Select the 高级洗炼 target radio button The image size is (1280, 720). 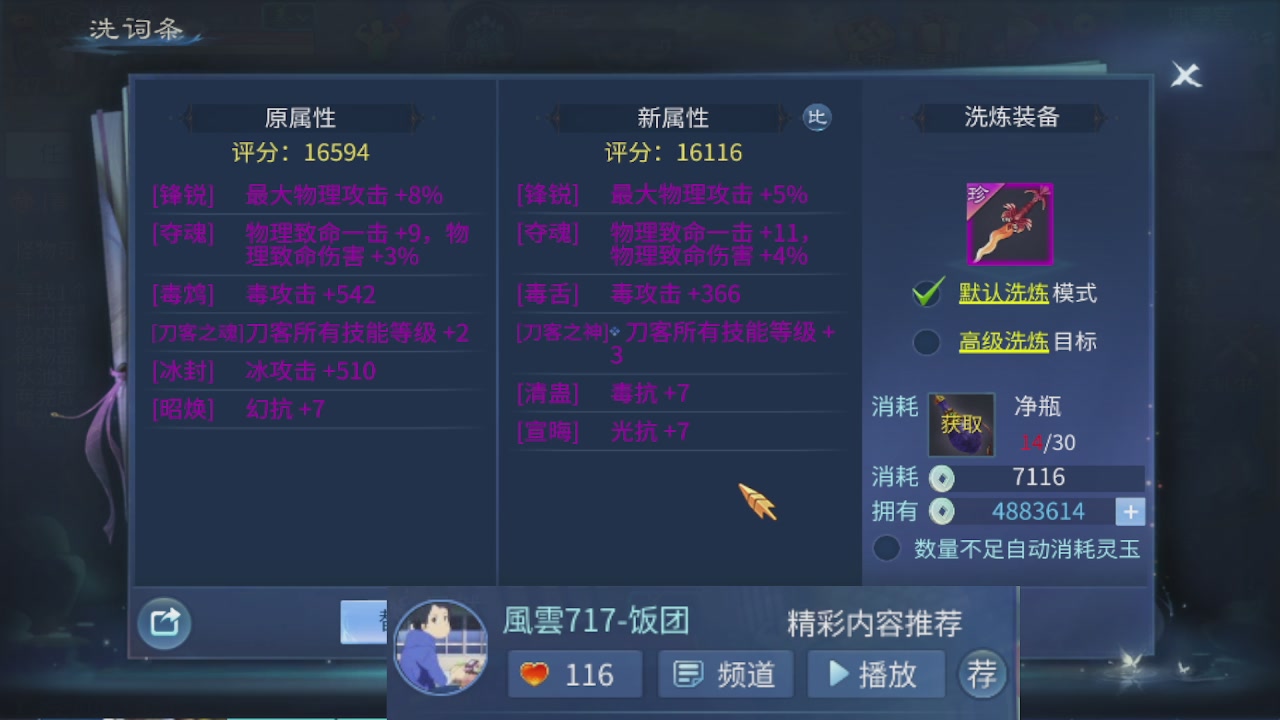(928, 342)
